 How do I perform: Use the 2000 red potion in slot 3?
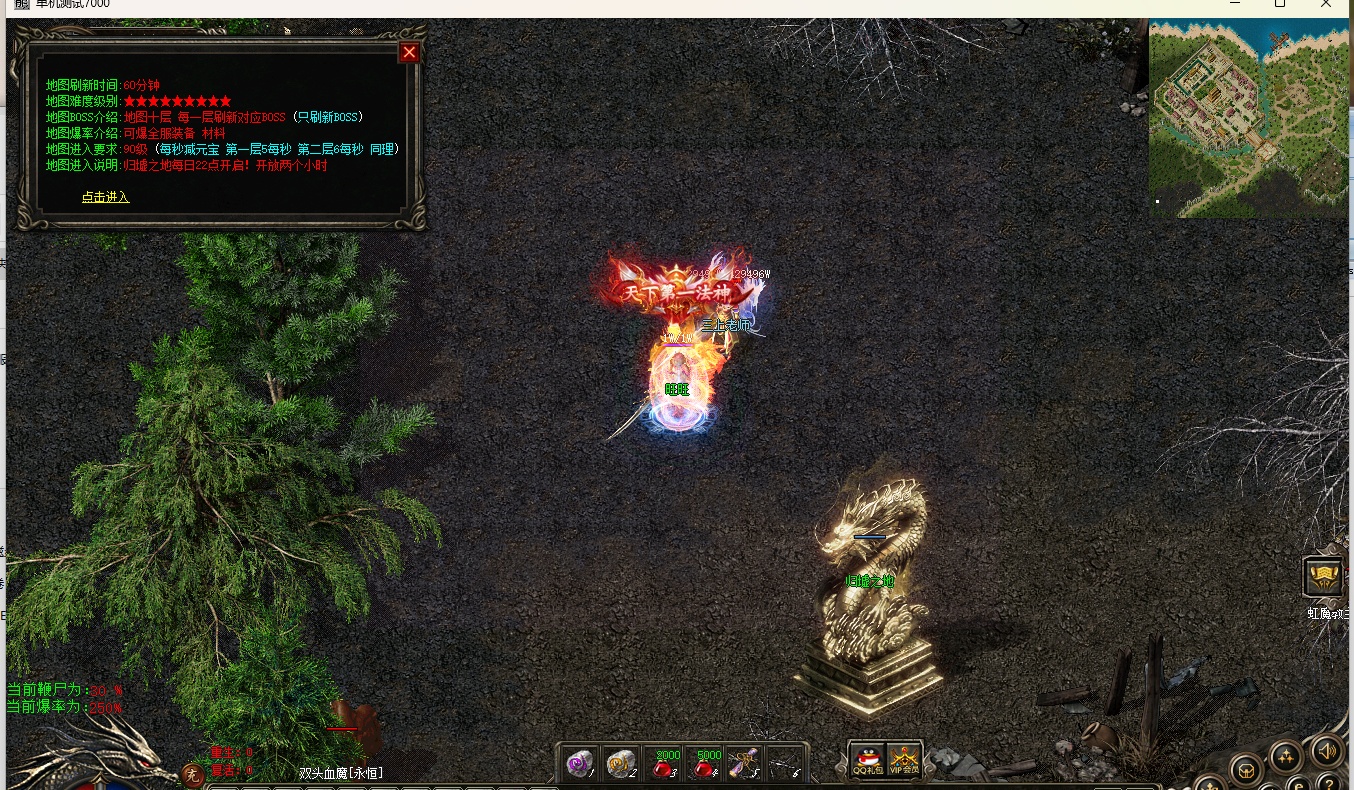pyautogui.click(x=663, y=764)
